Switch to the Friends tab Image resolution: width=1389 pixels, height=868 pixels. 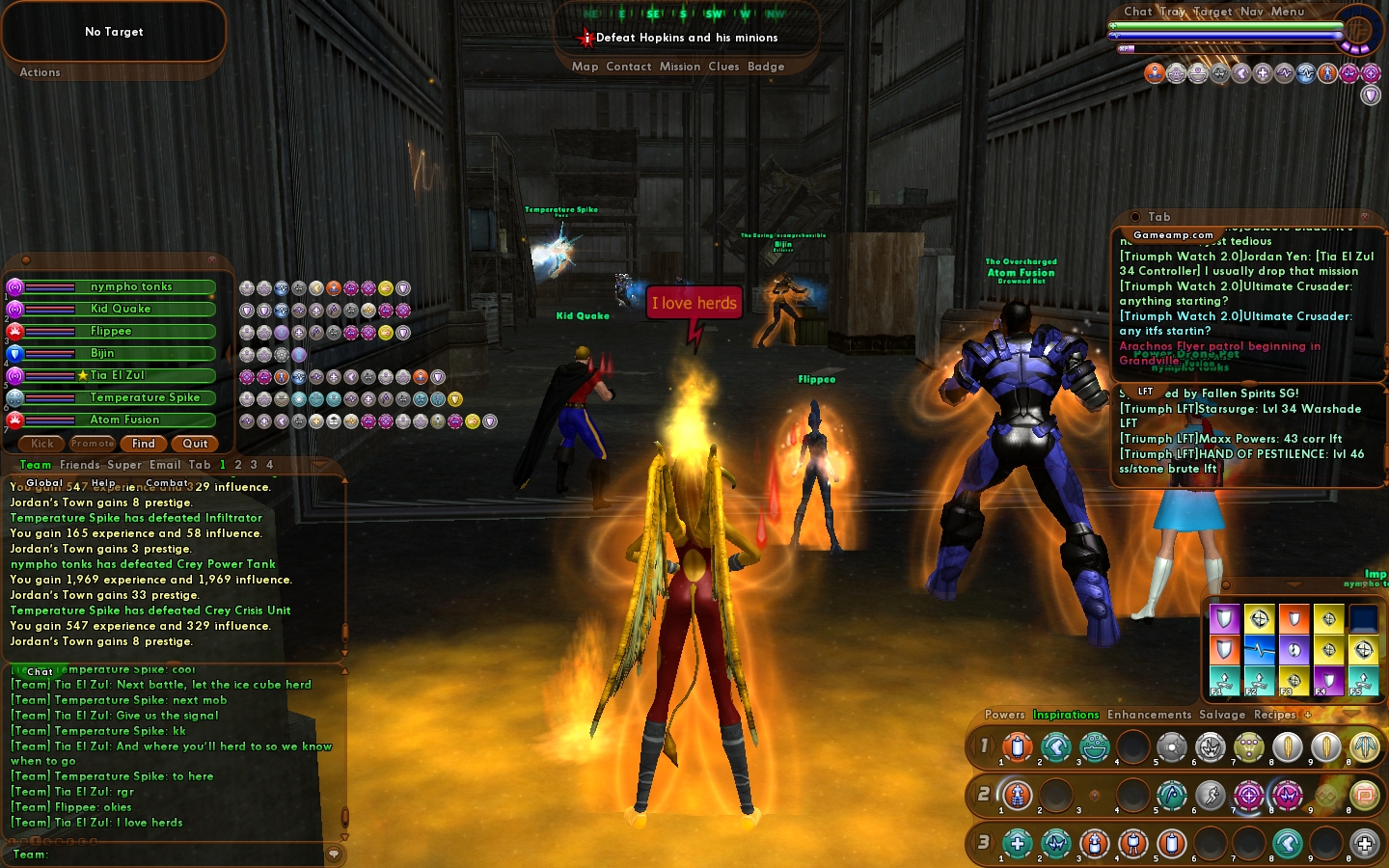[79, 465]
